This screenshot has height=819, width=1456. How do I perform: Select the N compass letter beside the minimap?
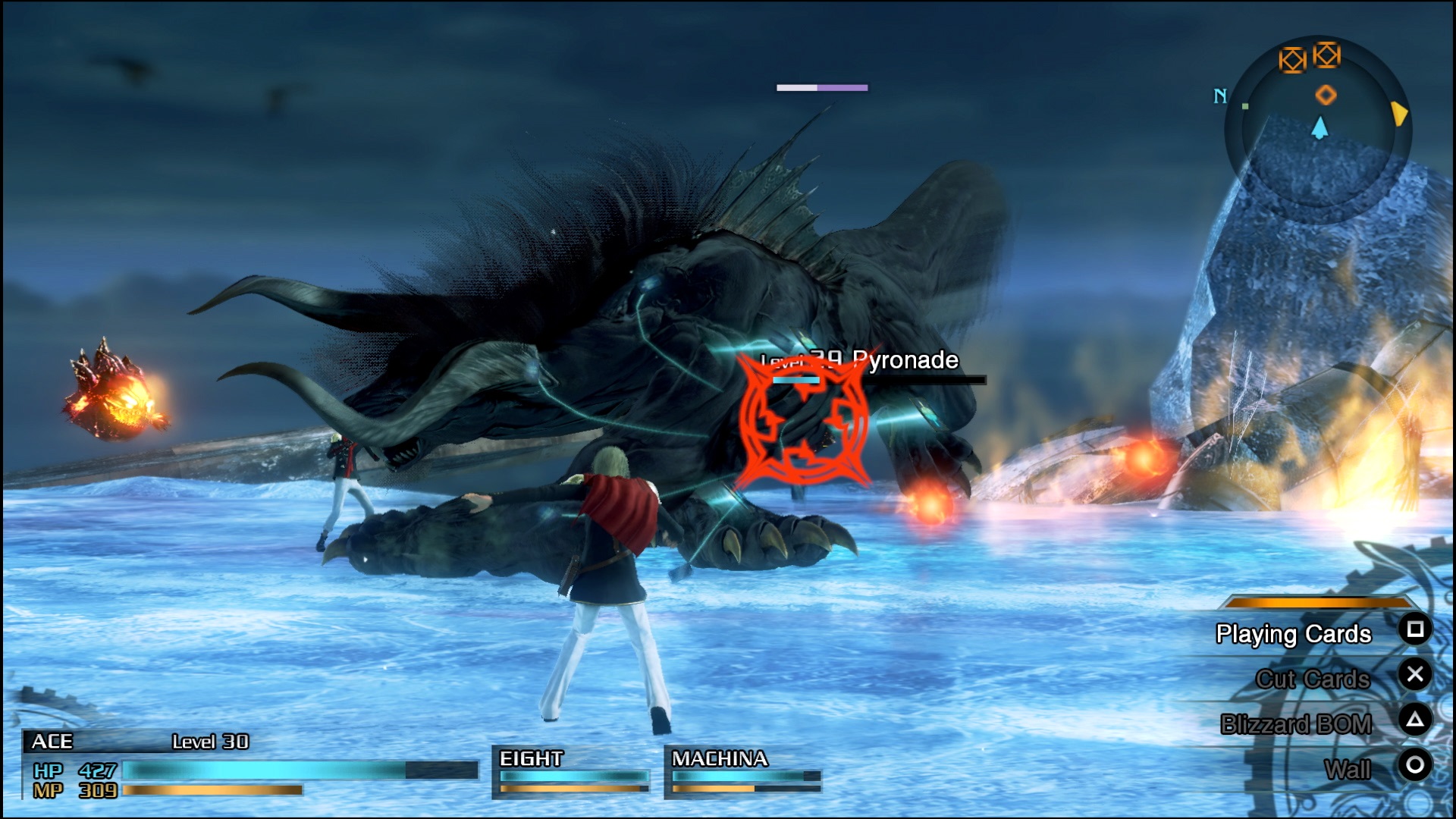pyautogui.click(x=1219, y=96)
